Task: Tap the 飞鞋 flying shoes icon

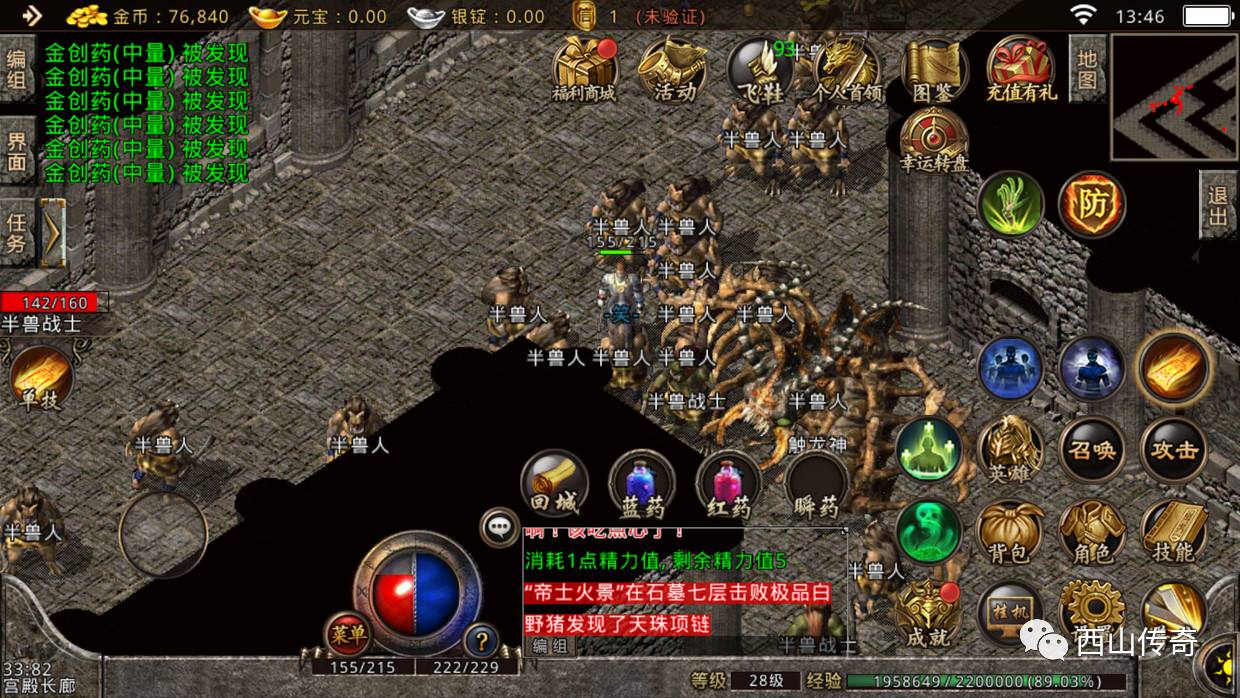Action: pyautogui.click(x=759, y=68)
